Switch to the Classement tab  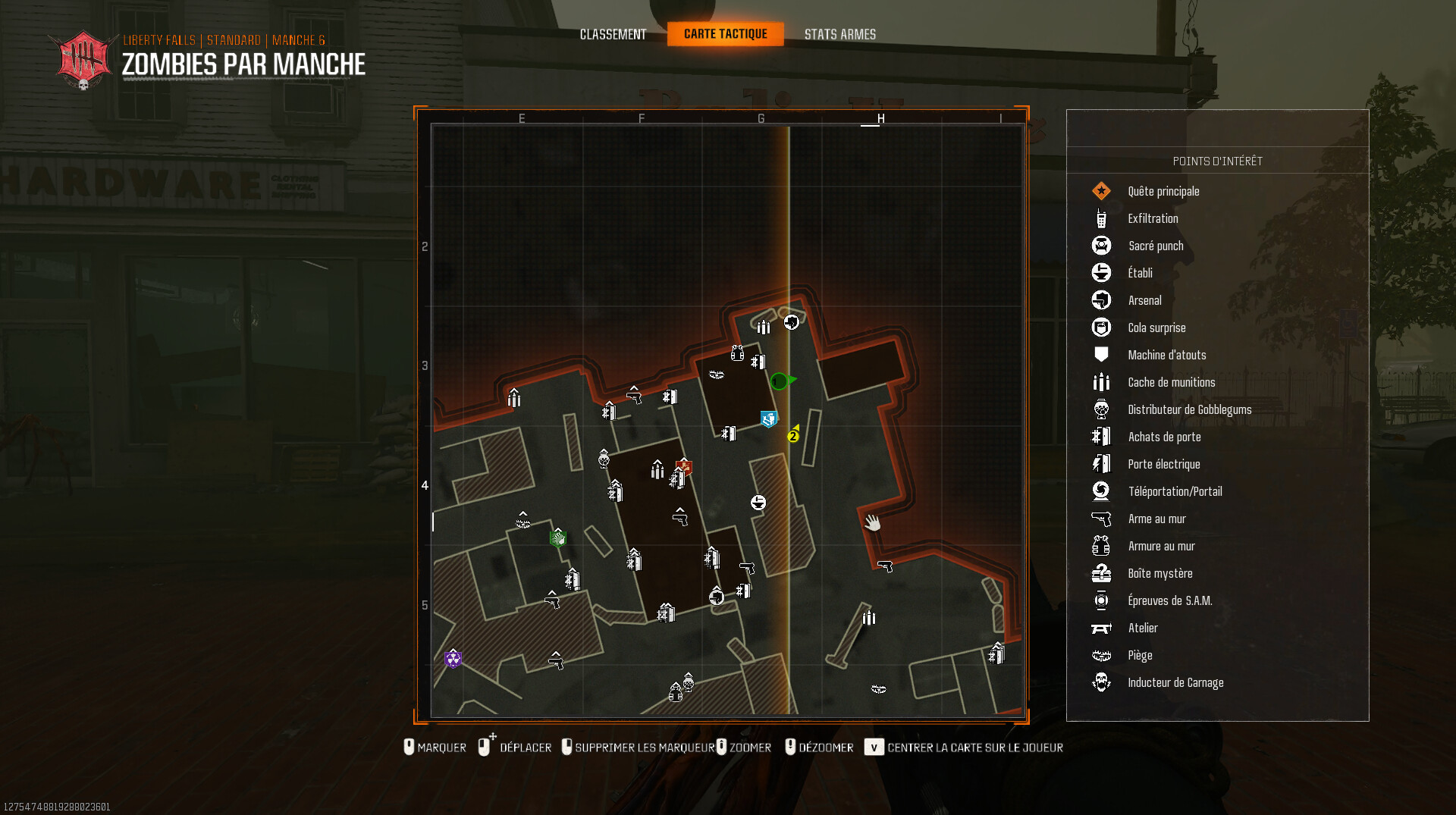pos(613,34)
